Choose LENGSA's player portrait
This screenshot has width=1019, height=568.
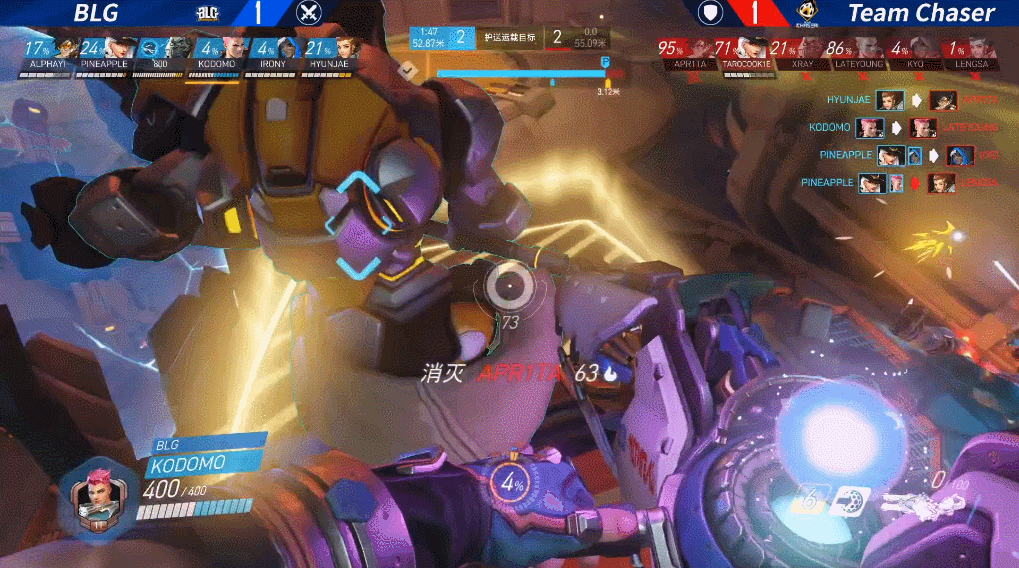[x=982, y=50]
